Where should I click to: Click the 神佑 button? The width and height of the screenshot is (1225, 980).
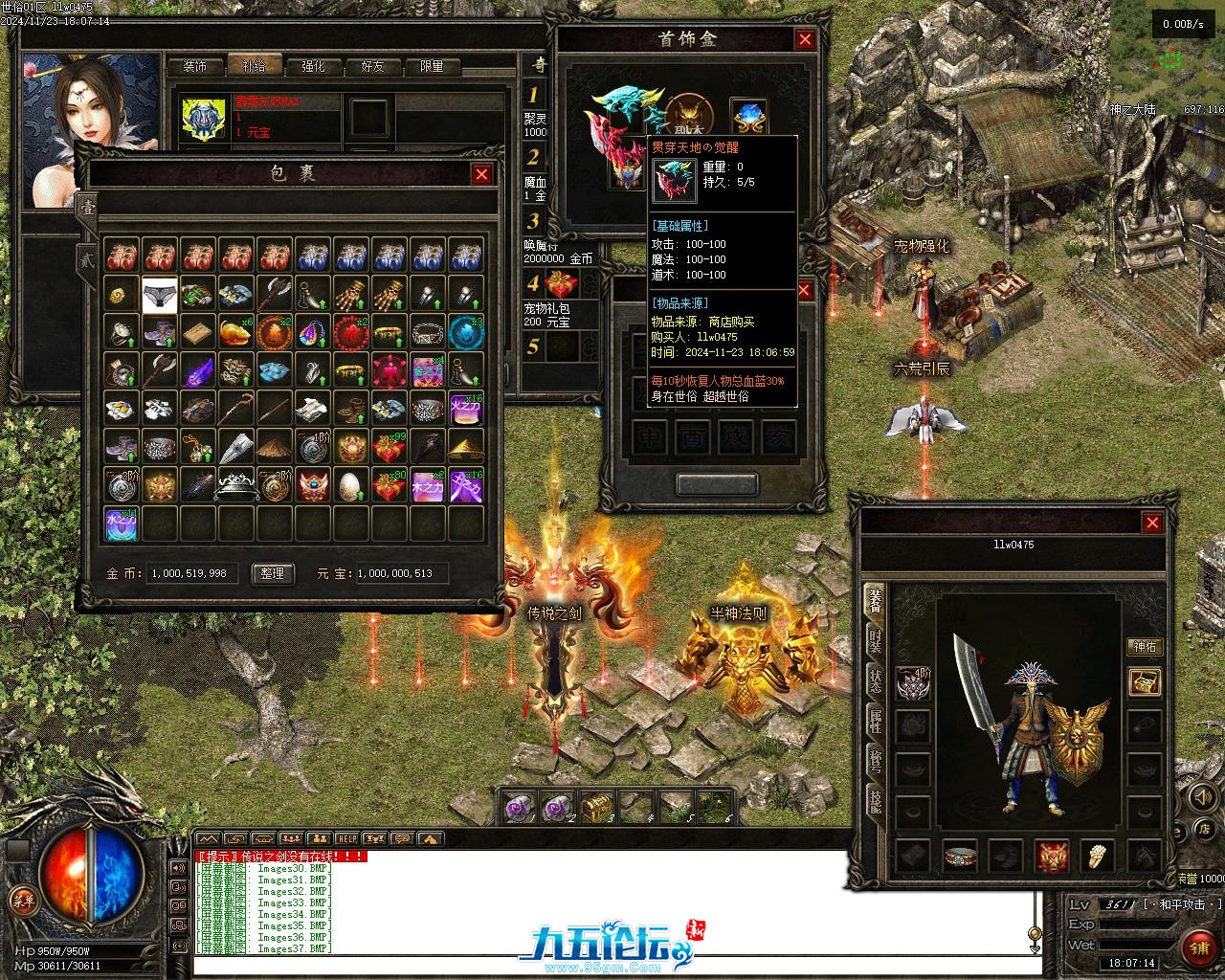[x=1145, y=647]
